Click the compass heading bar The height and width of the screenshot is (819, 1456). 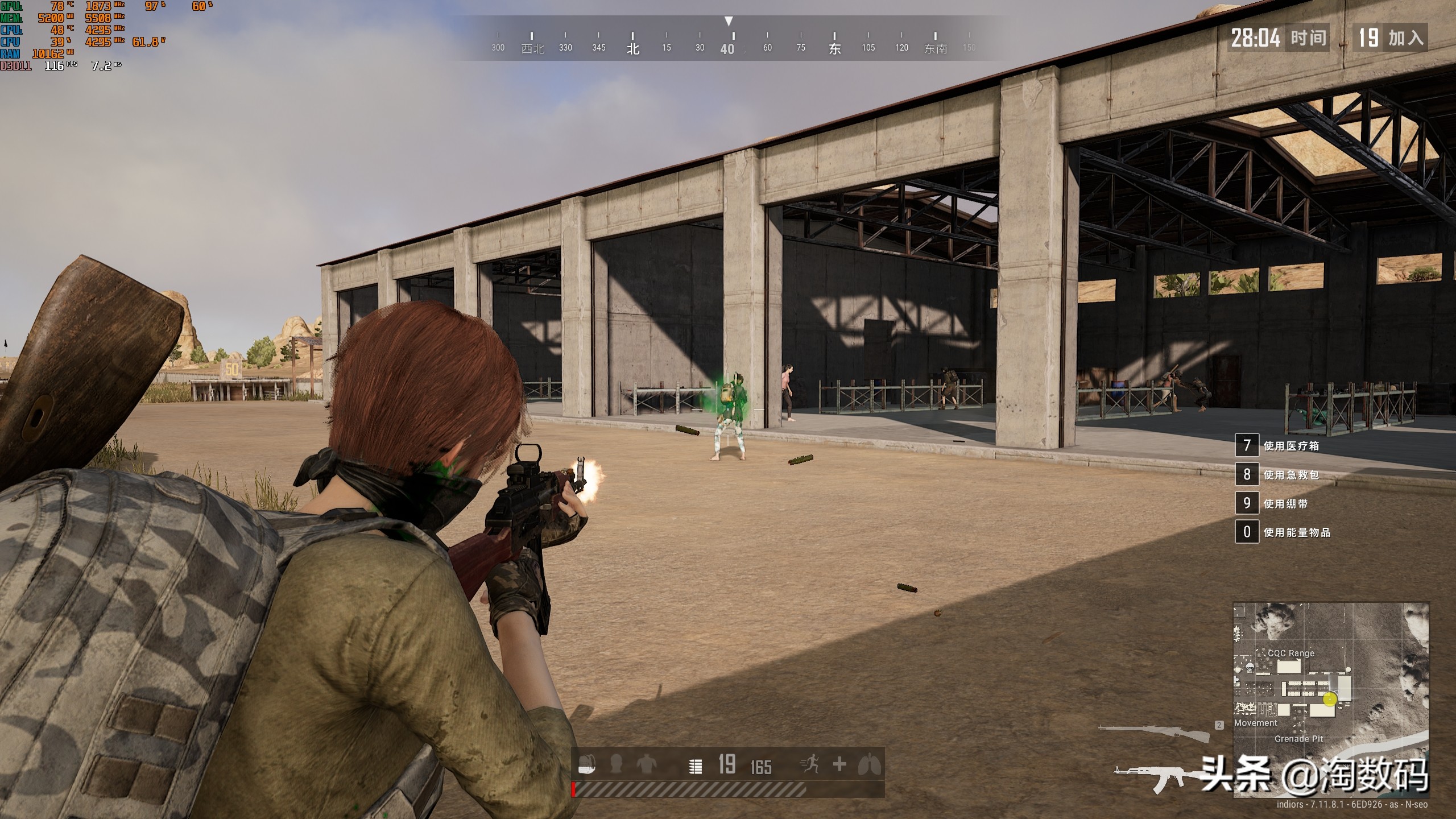728,41
